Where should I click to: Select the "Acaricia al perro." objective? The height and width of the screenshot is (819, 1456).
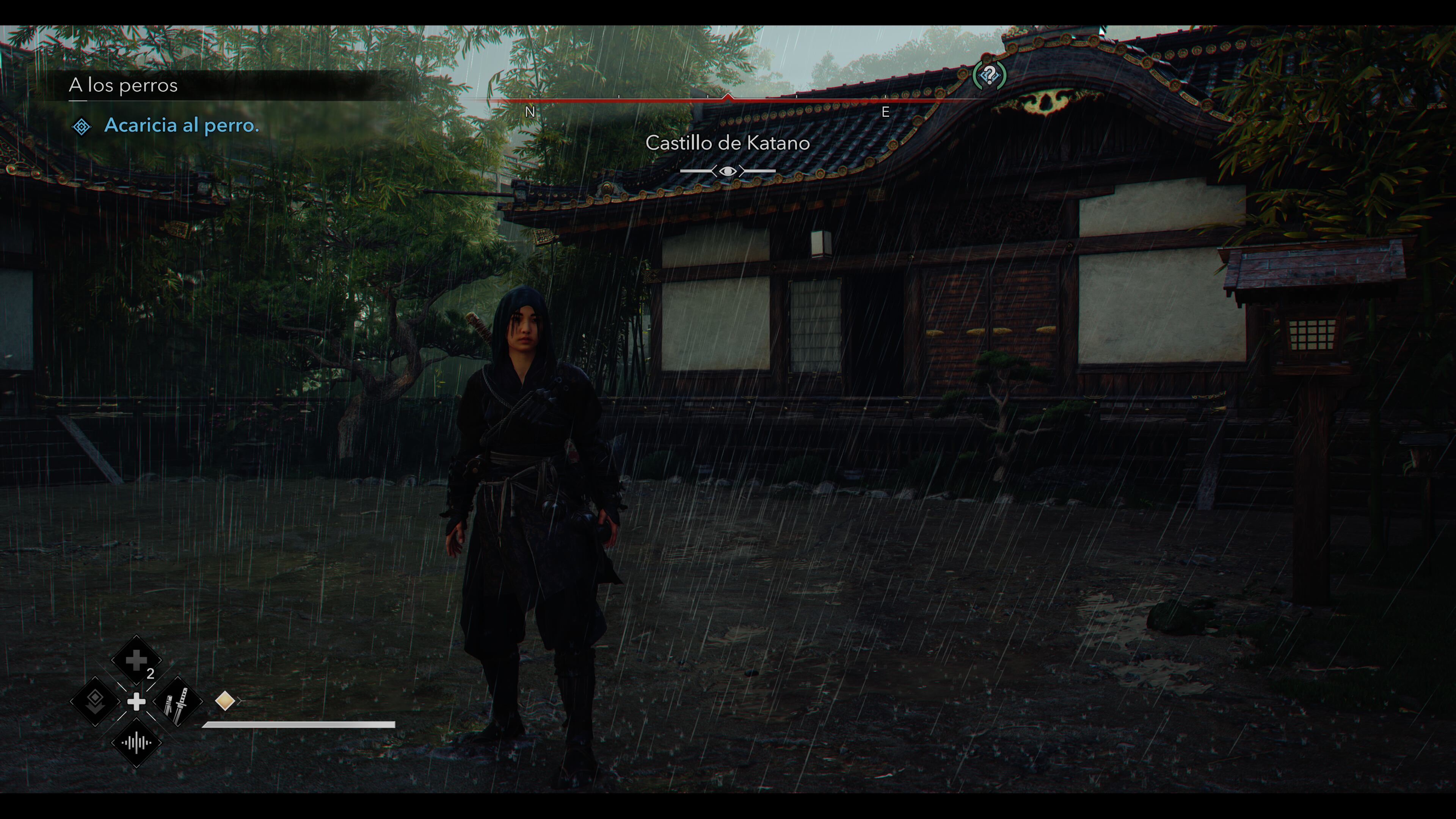182,126
